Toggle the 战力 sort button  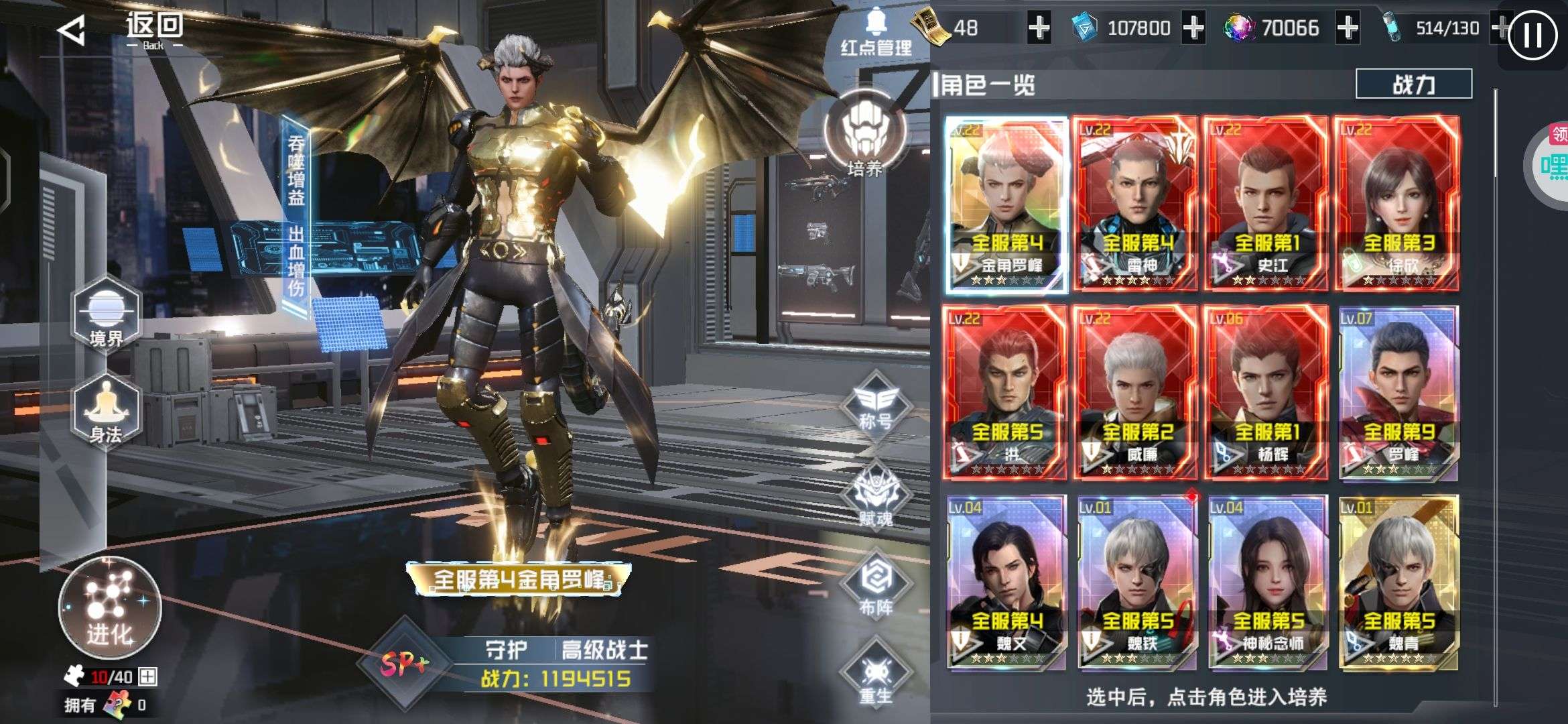pyautogui.click(x=1413, y=84)
